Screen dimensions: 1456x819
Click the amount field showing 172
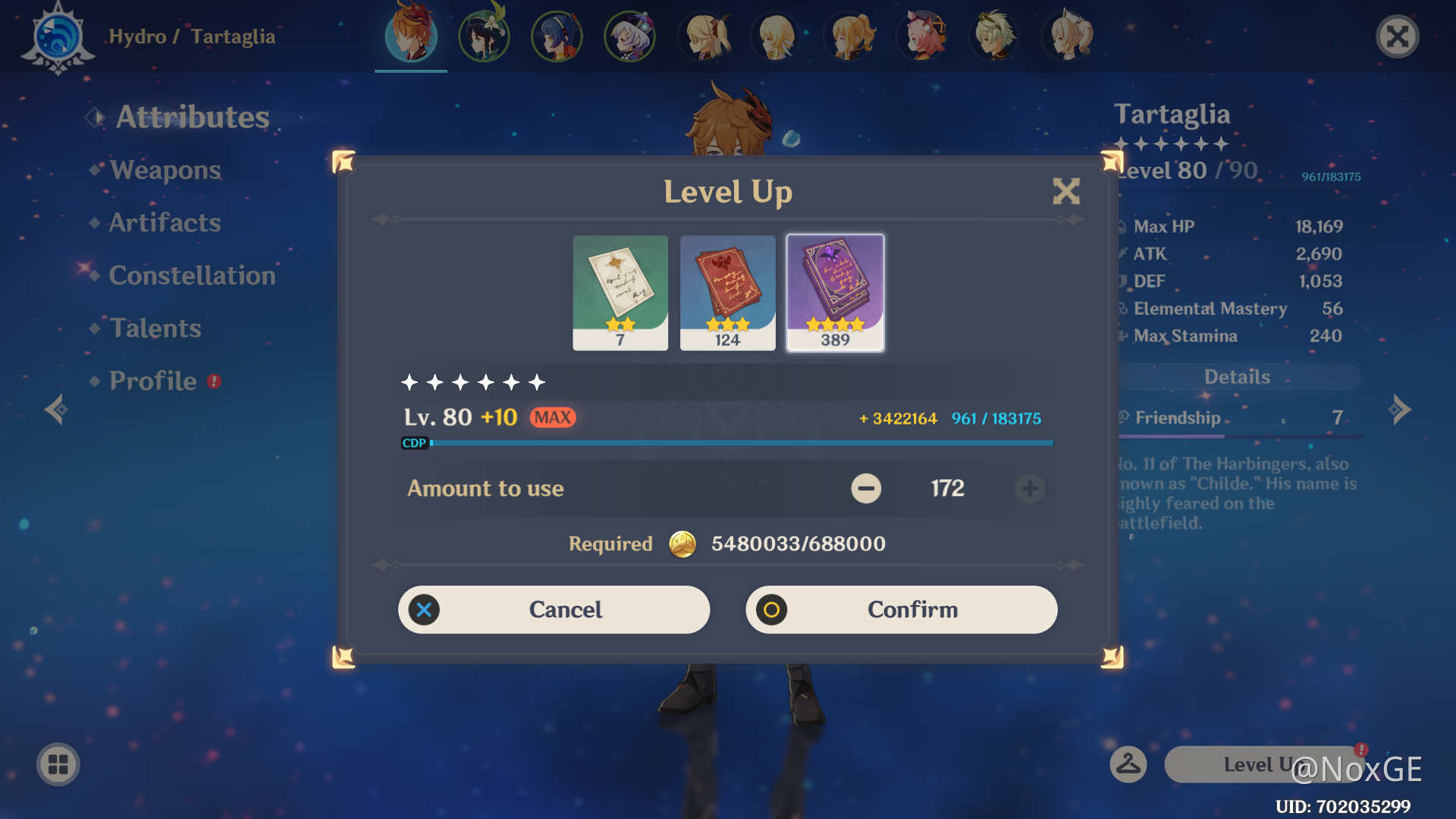click(x=949, y=489)
